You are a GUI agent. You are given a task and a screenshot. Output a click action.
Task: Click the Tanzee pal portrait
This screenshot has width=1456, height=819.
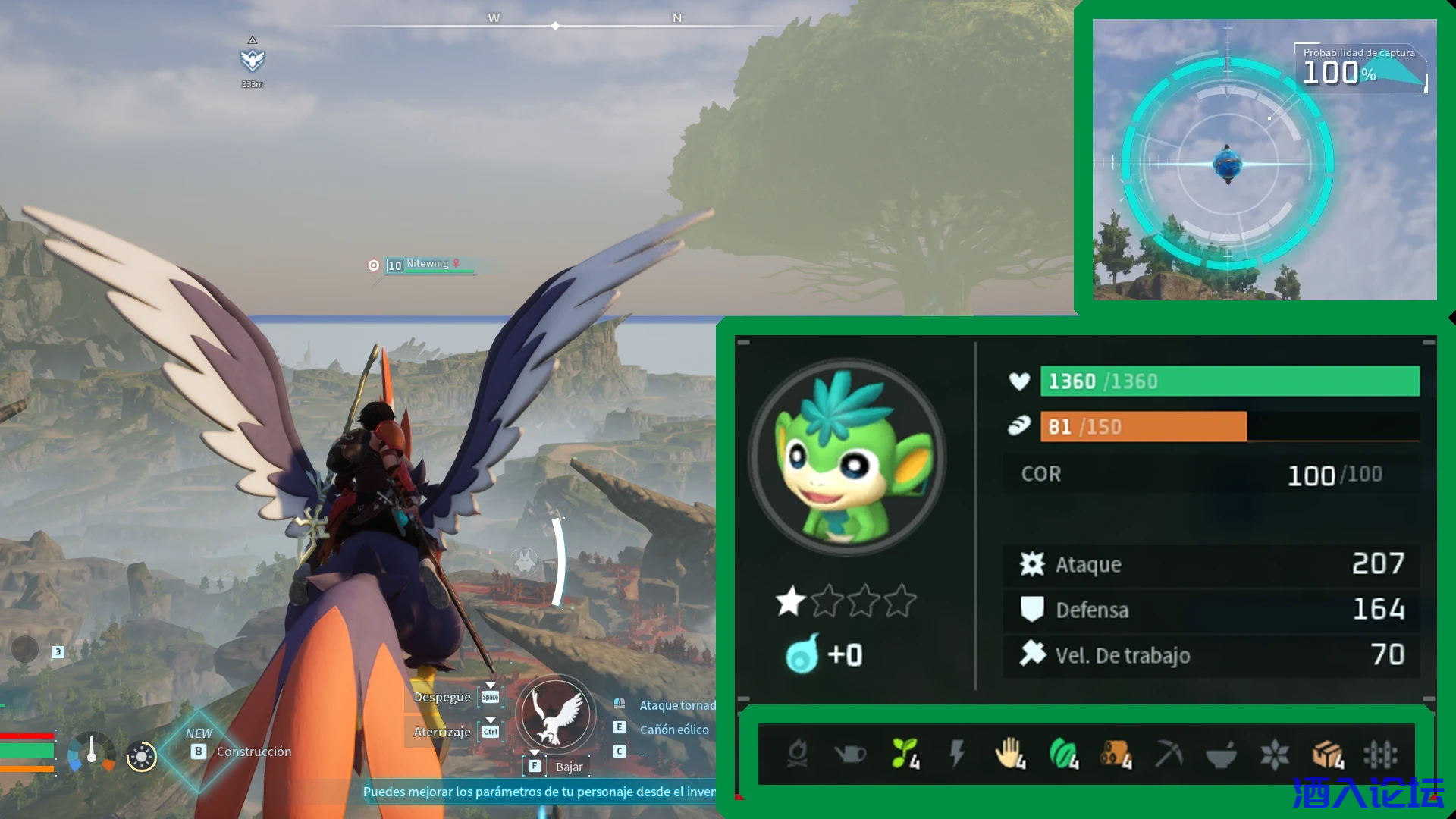[846, 457]
